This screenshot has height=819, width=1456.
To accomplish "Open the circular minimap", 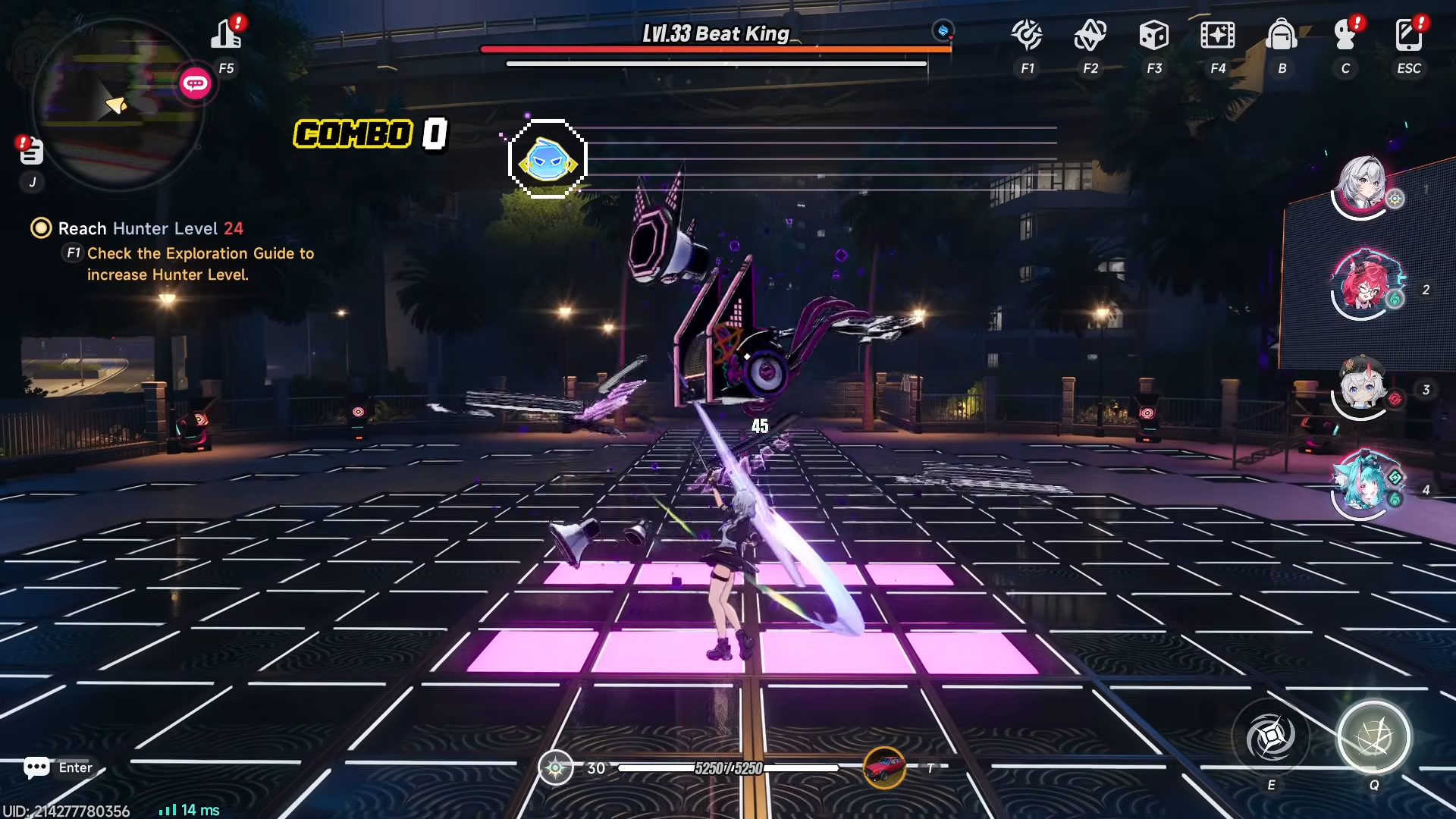I will click(x=118, y=105).
